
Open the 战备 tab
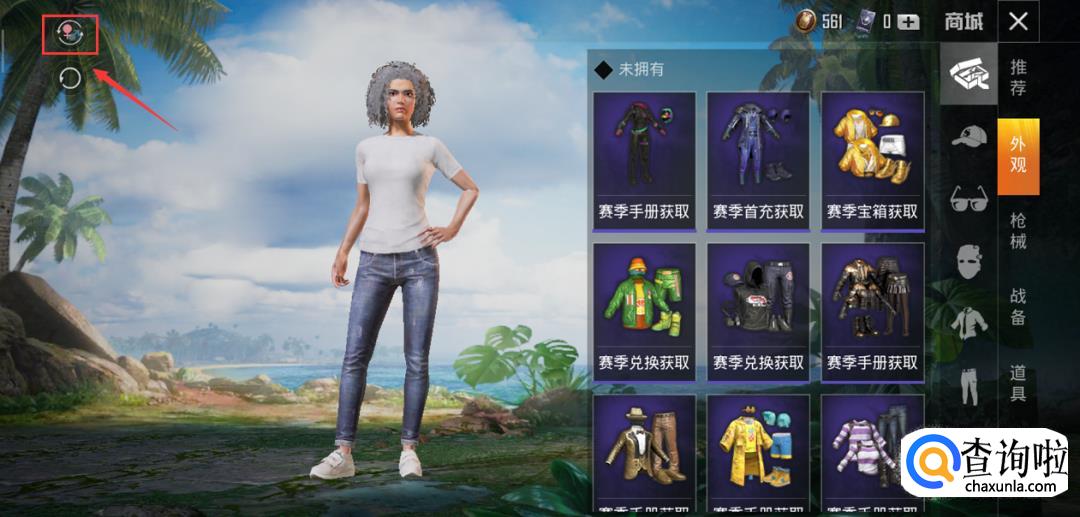click(x=1018, y=307)
